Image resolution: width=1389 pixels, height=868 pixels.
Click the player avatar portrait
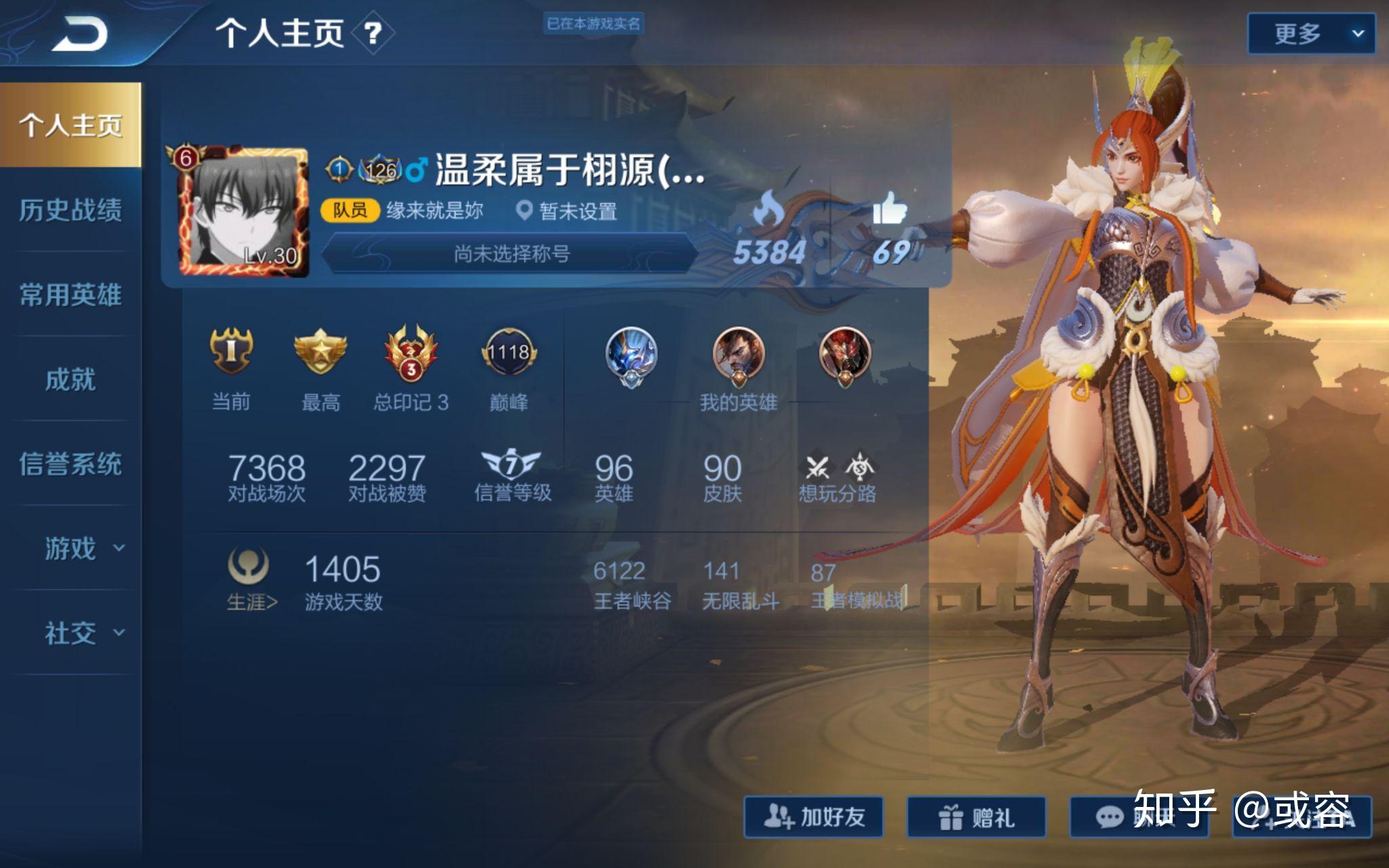(x=242, y=212)
